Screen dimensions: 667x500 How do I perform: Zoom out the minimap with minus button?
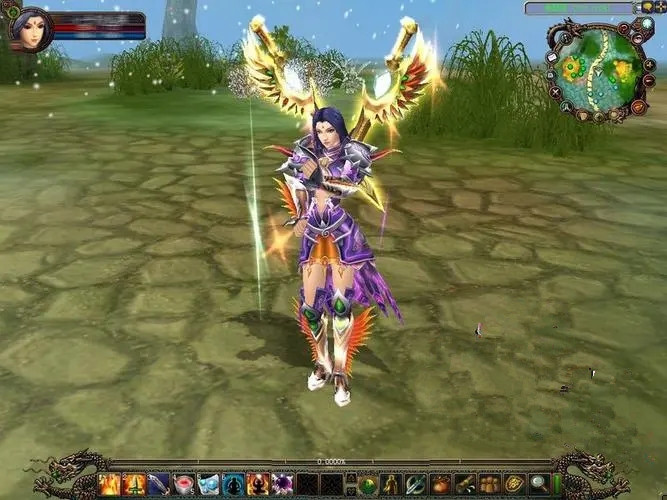[650, 80]
